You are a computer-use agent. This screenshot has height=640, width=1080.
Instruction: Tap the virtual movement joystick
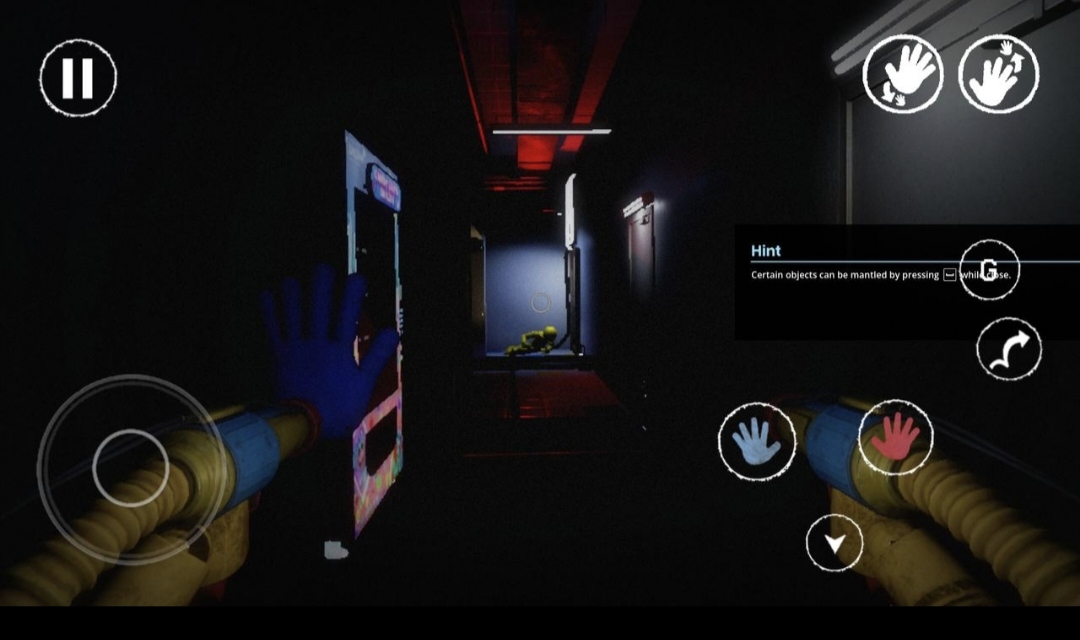pyautogui.click(x=131, y=467)
